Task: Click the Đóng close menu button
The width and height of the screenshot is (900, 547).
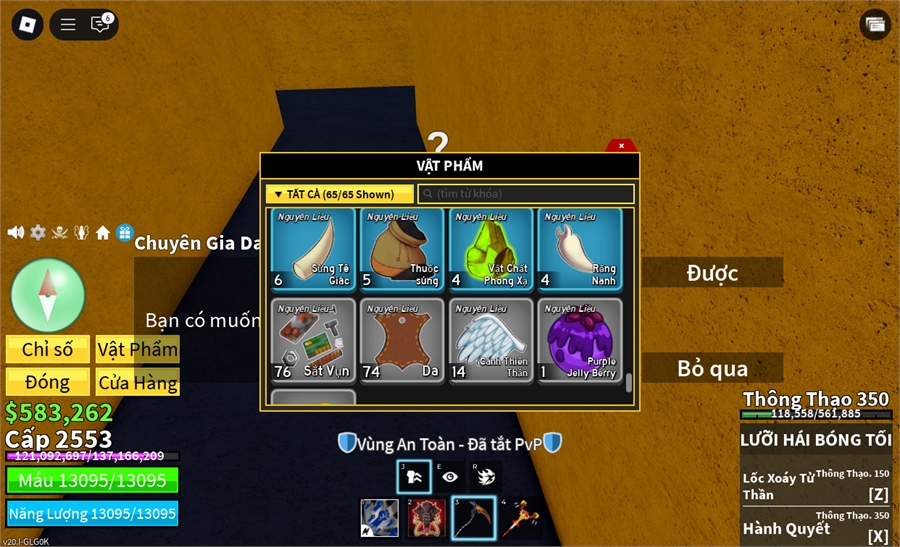Action: click(x=48, y=382)
